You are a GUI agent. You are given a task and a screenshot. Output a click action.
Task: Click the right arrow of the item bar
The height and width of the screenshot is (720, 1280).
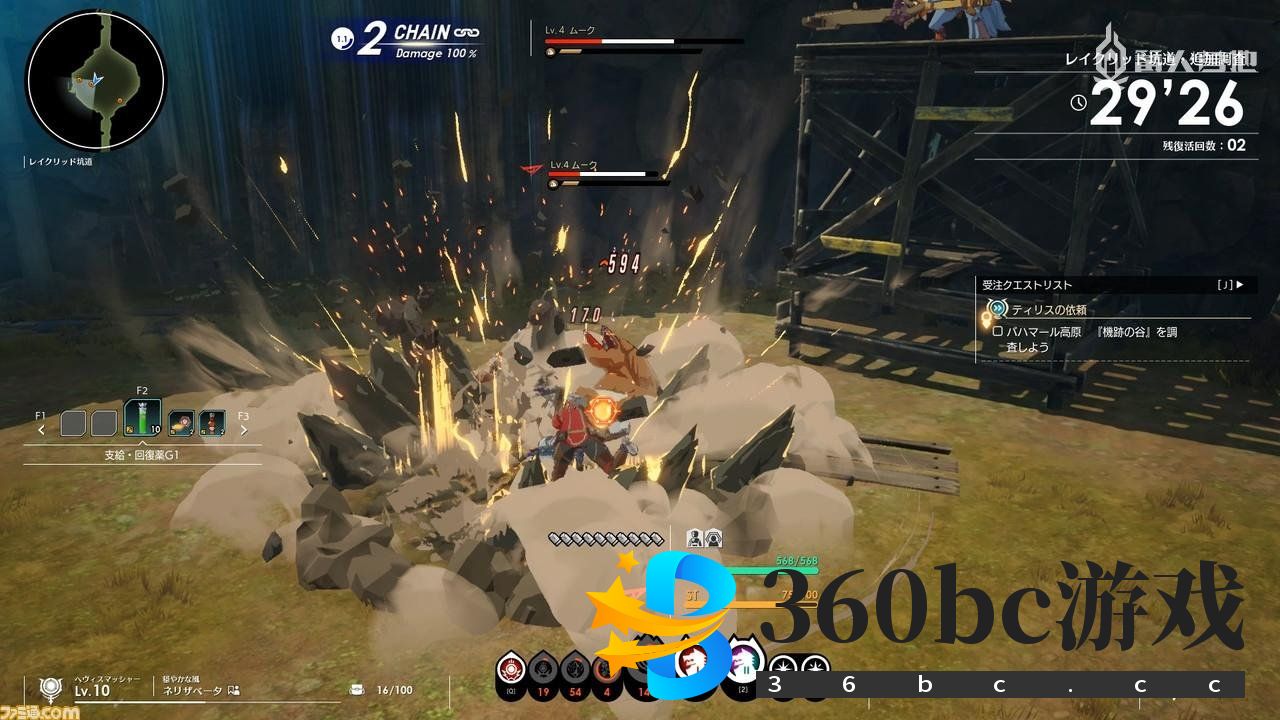[x=243, y=430]
